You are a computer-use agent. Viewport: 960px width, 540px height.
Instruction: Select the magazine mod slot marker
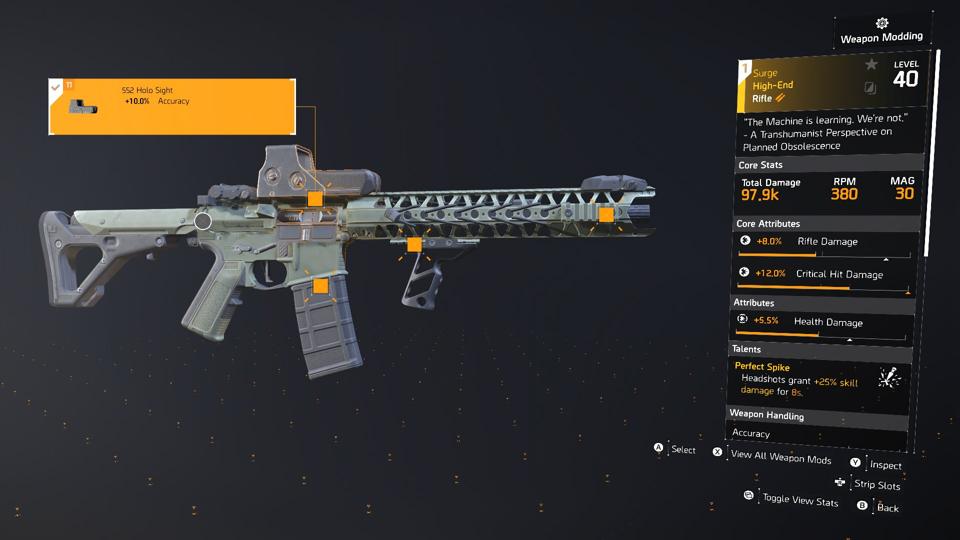pyautogui.click(x=320, y=286)
